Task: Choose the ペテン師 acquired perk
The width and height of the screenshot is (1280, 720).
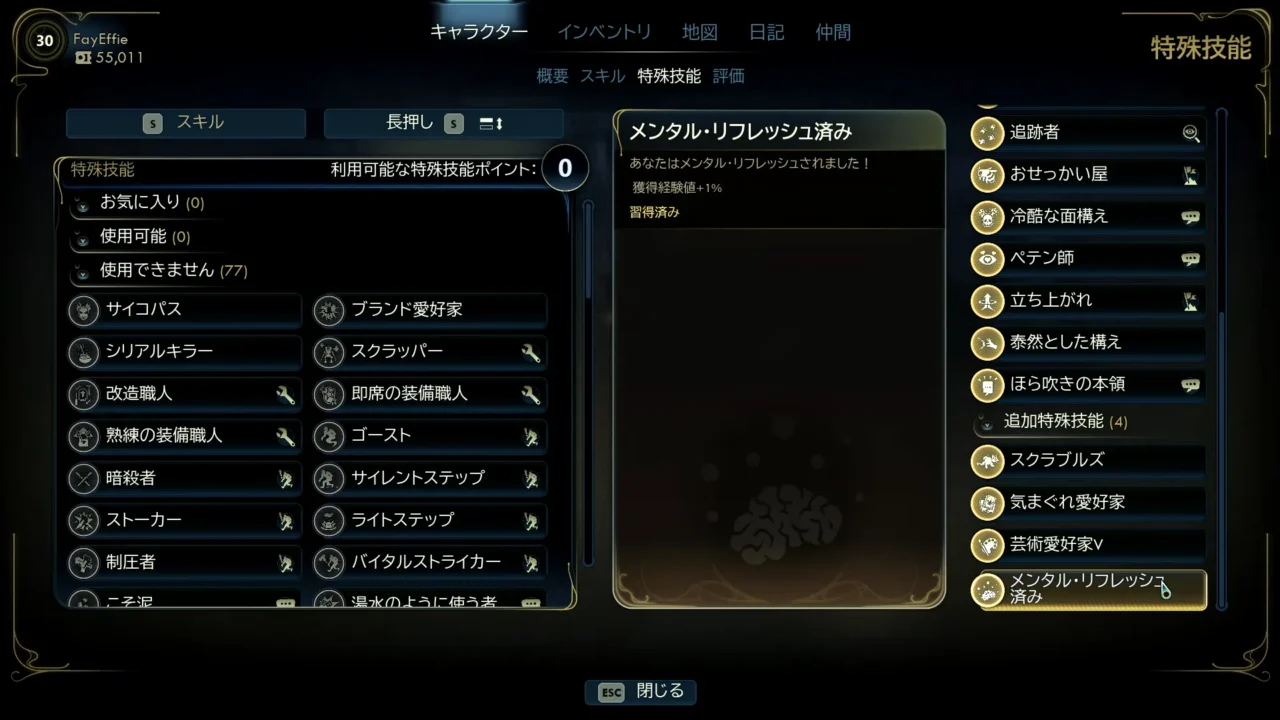Action: pyautogui.click(x=1087, y=258)
